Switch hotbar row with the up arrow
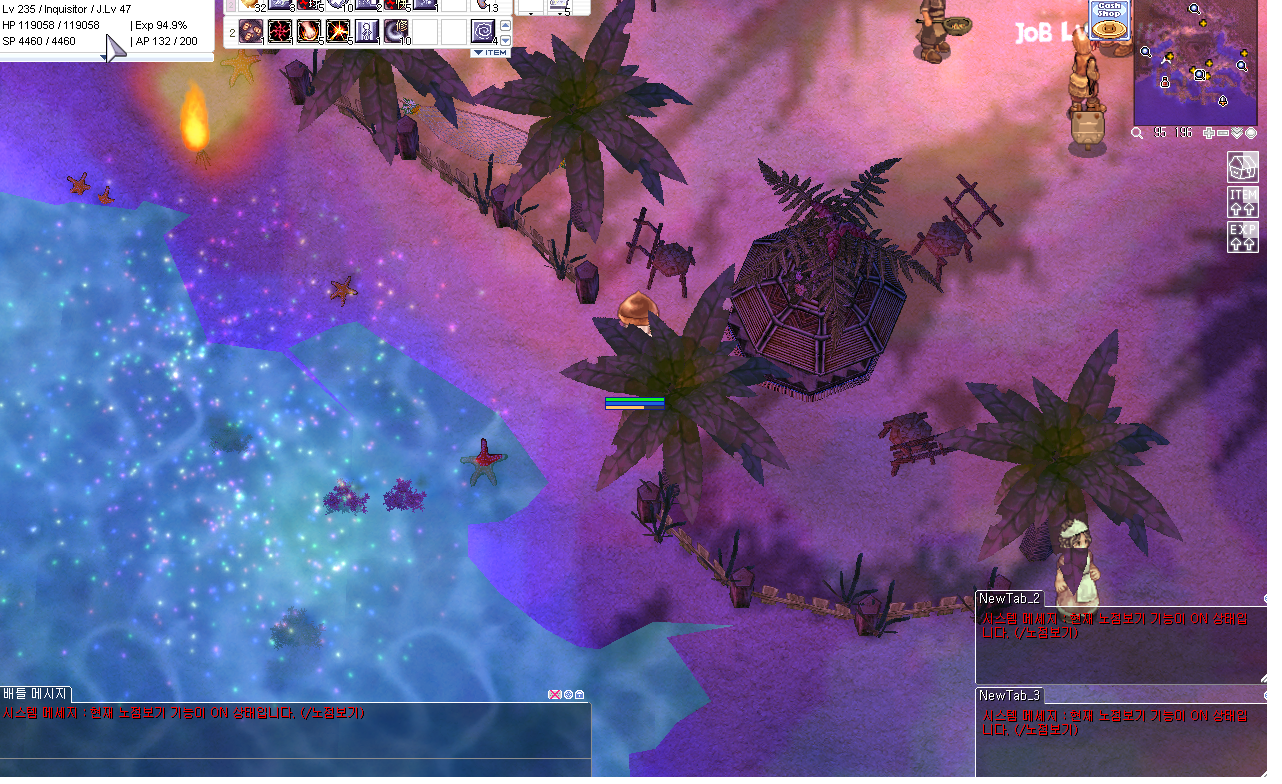The width and height of the screenshot is (1282, 784). click(505, 25)
